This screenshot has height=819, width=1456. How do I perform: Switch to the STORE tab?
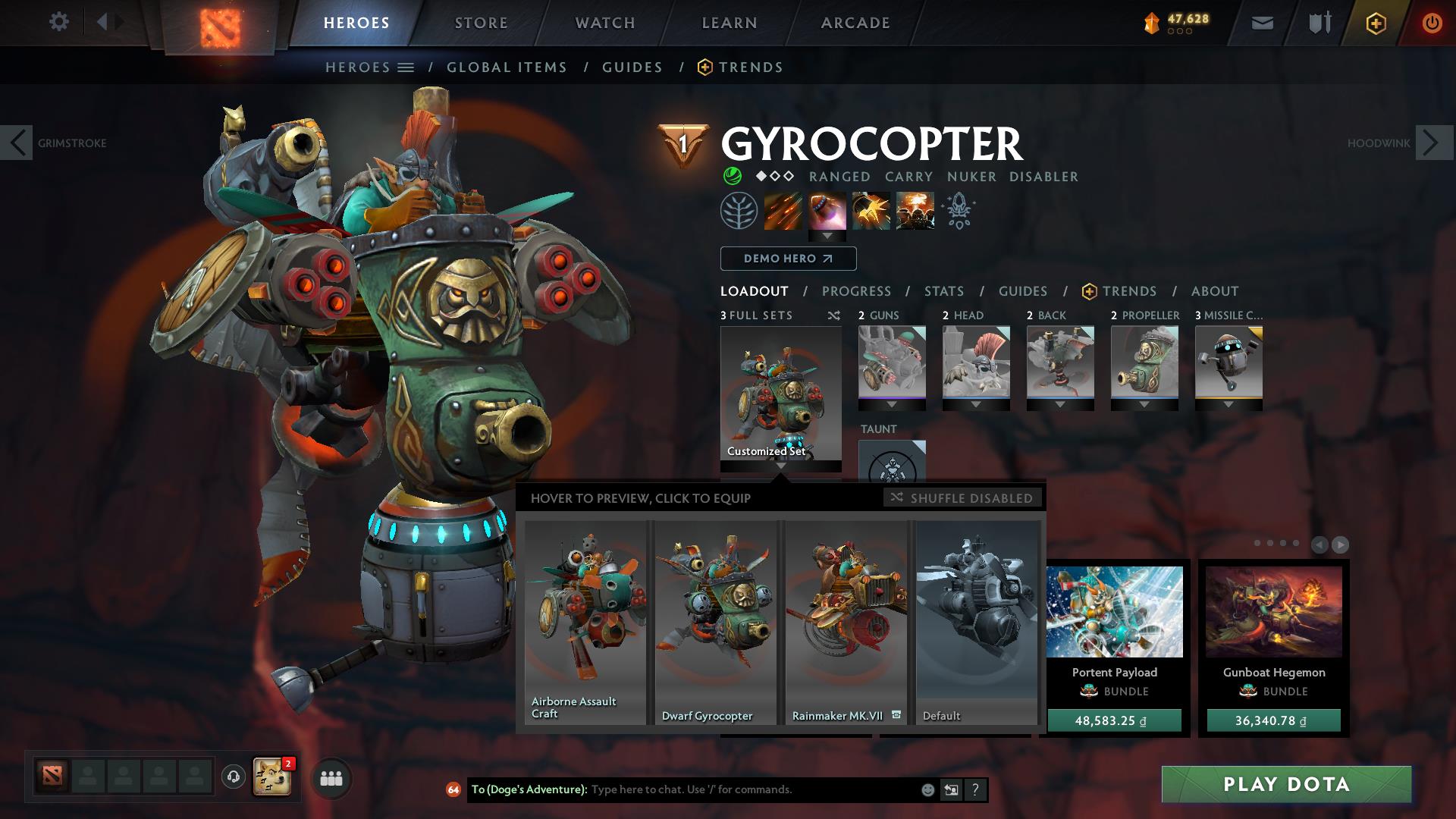[481, 22]
